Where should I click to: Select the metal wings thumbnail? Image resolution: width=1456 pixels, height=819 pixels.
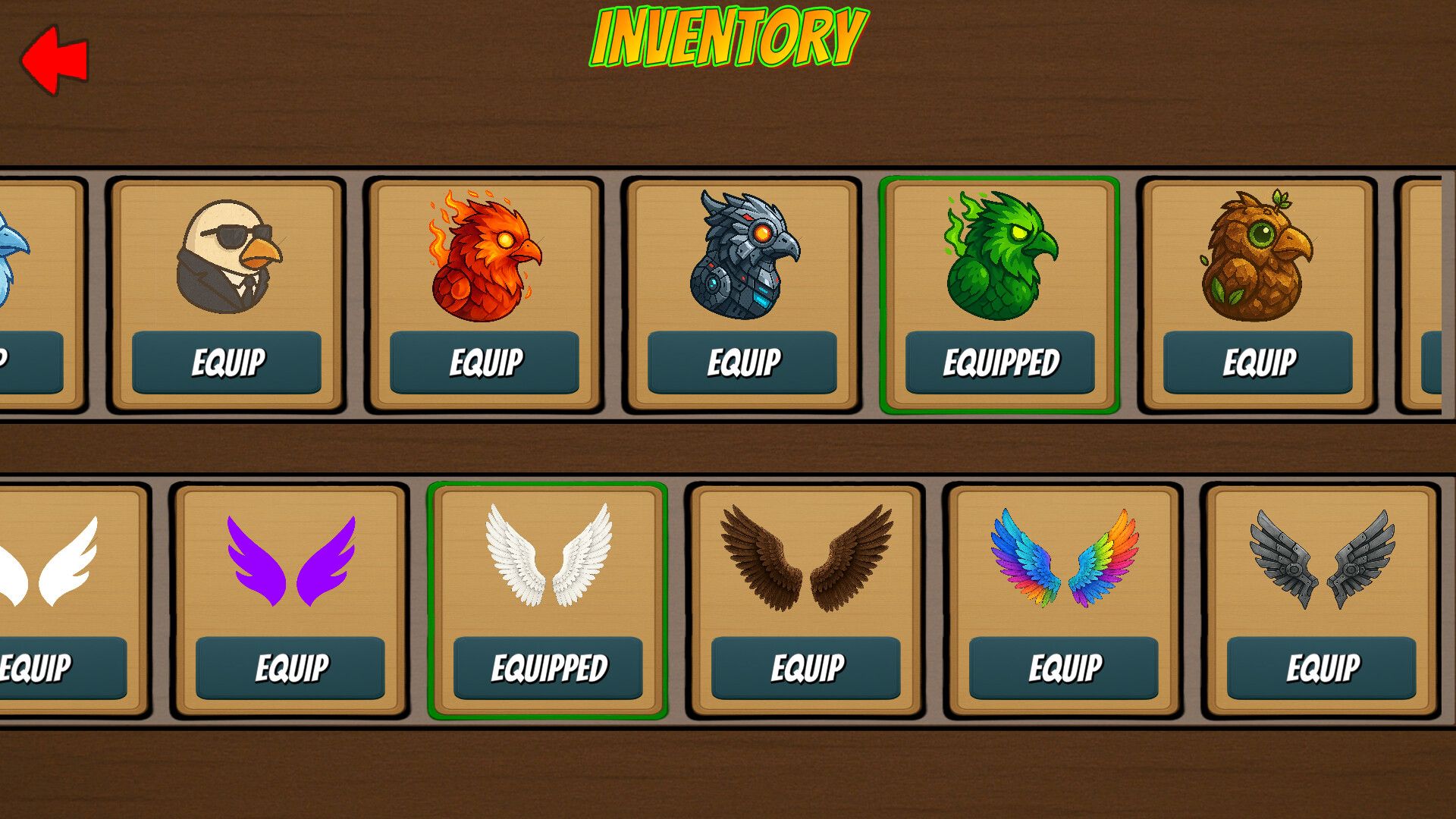(x=1323, y=559)
